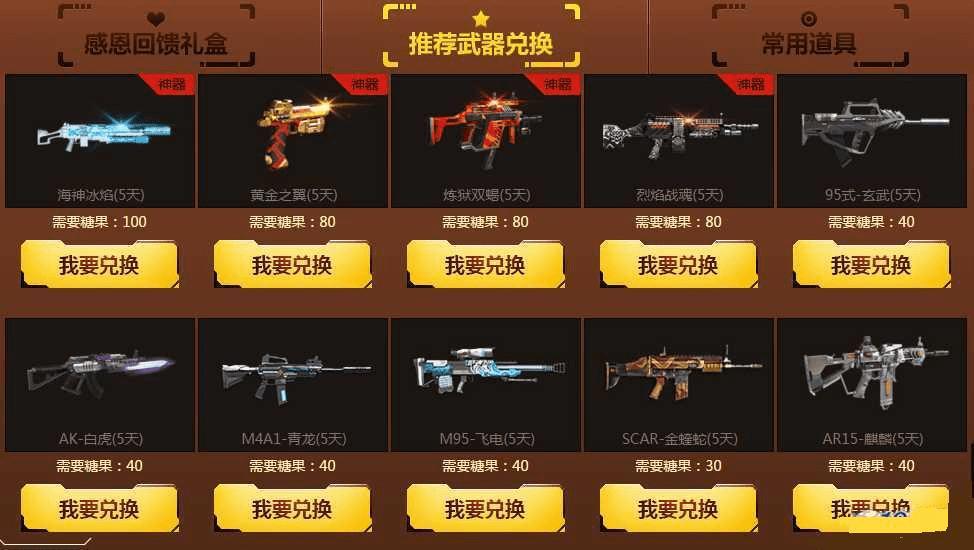Viewport: 974px width, 550px height.
Task: Switch to the 感恩回馈礼盒 tab
Action: point(154,44)
